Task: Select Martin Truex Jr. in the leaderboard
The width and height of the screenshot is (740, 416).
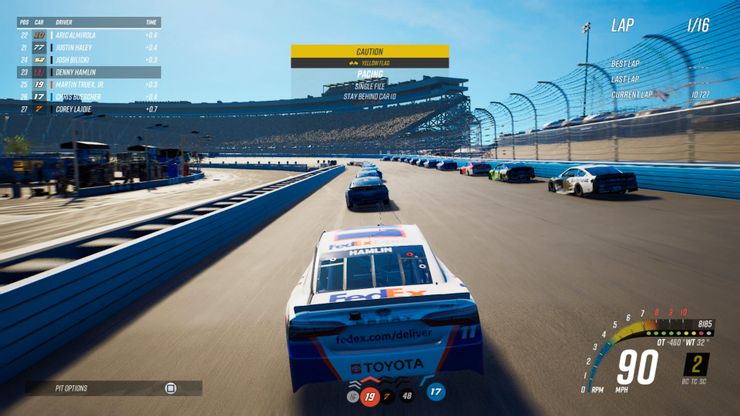Action: pyautogui.click(x=88, y=84)
